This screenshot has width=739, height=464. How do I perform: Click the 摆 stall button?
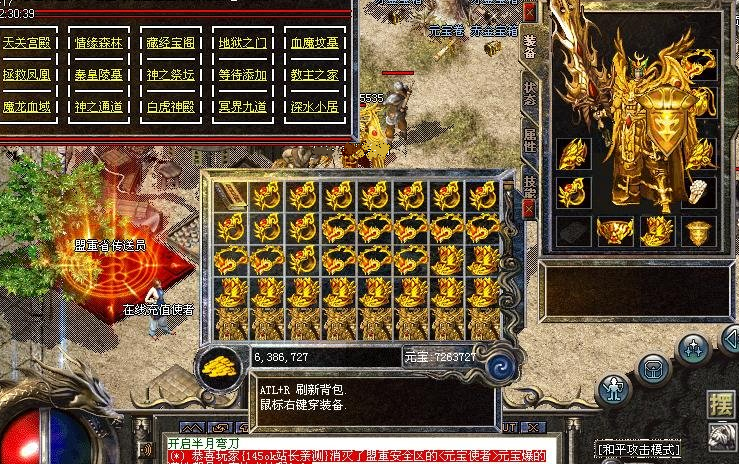720,404
